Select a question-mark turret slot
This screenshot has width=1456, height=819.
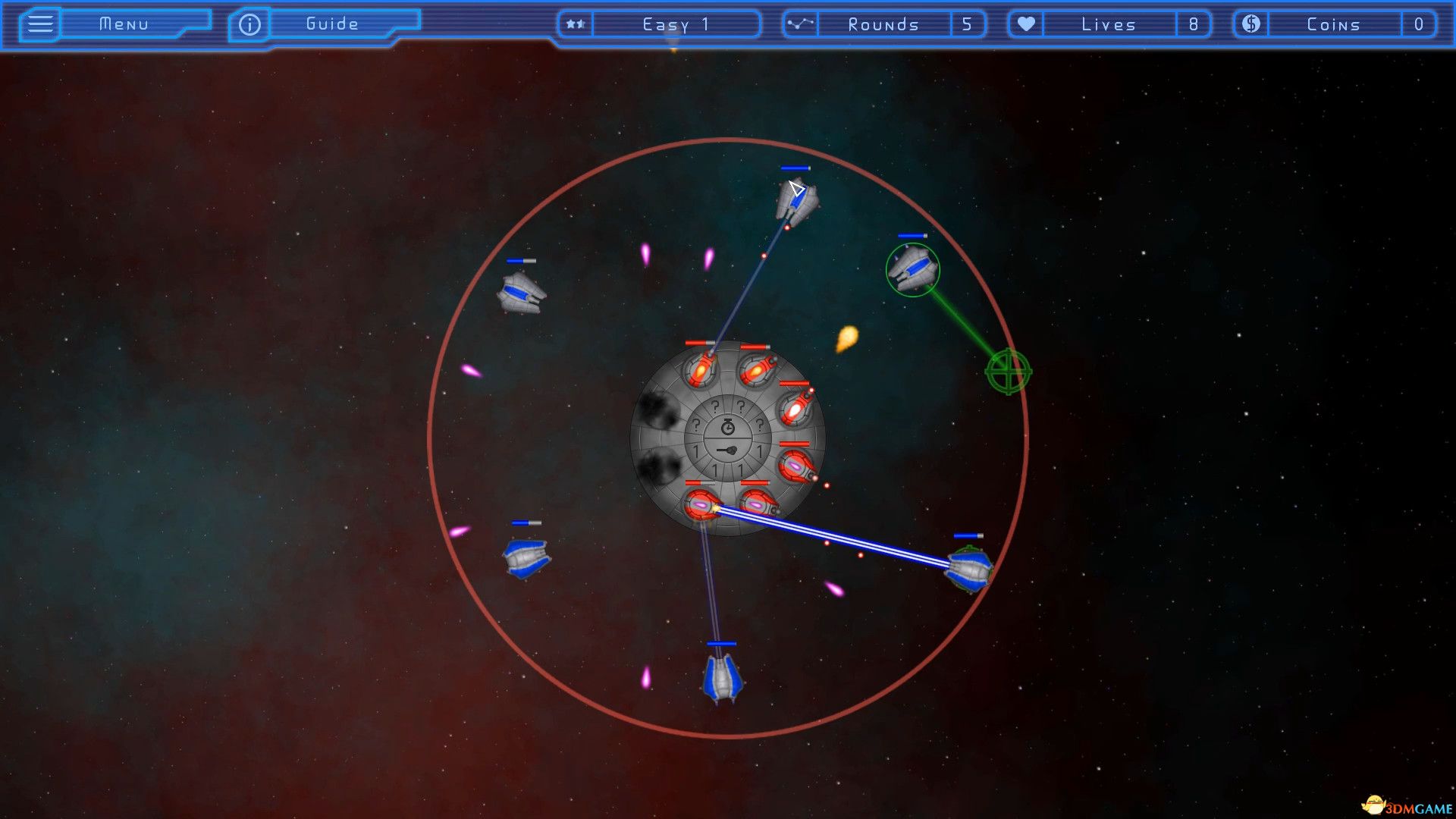[x=715, y=406]
